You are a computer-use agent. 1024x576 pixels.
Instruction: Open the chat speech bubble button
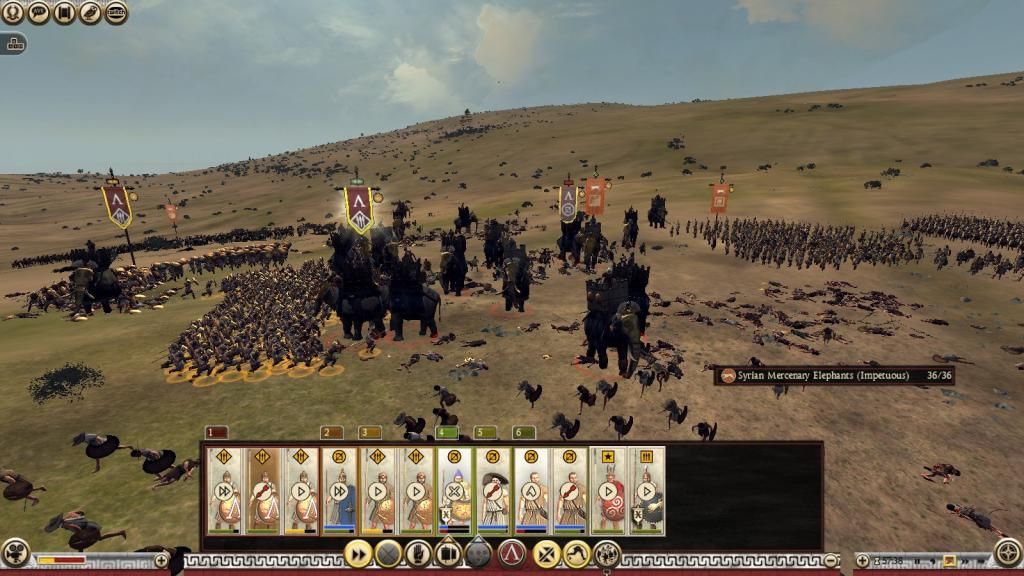[38, 13]
